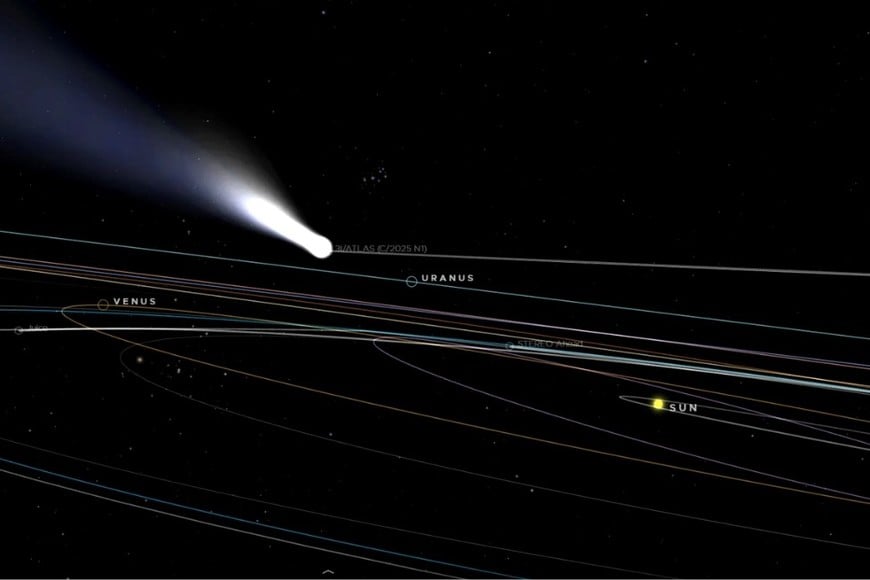
Task: Select the Juice spacecraft label
Action: [37, 327]
